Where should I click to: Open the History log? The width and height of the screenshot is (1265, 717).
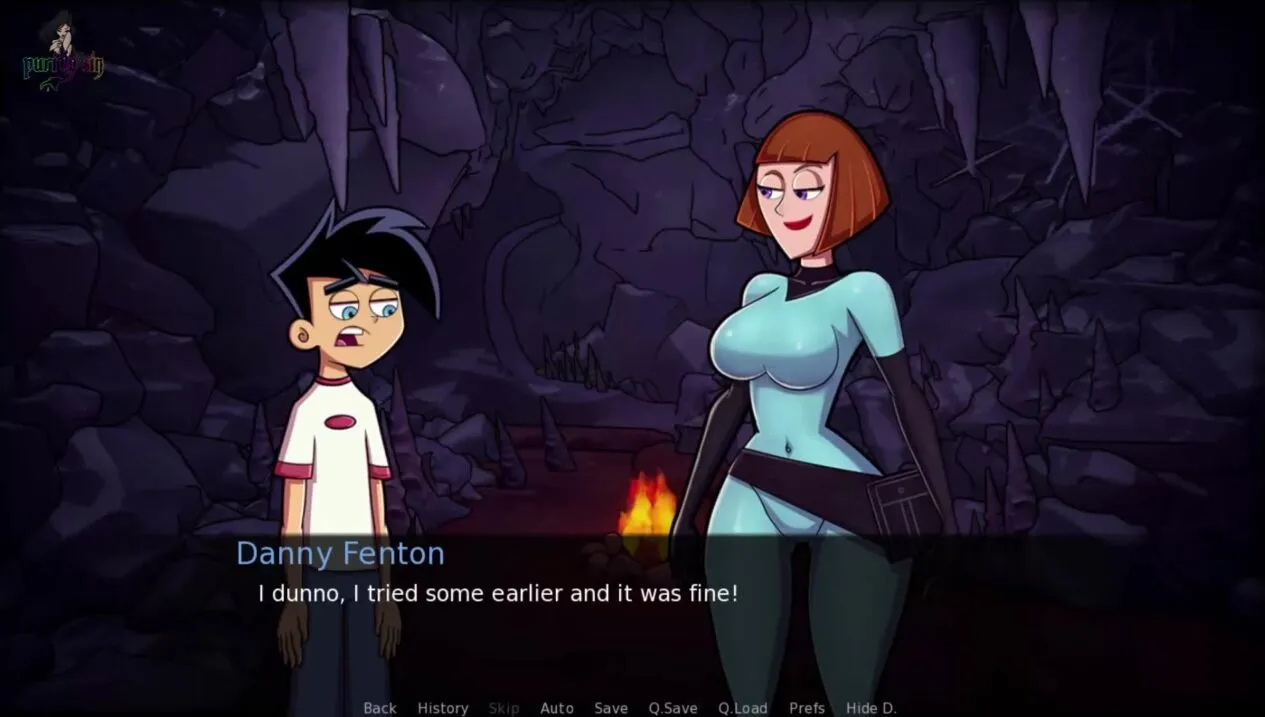point(443,708)
